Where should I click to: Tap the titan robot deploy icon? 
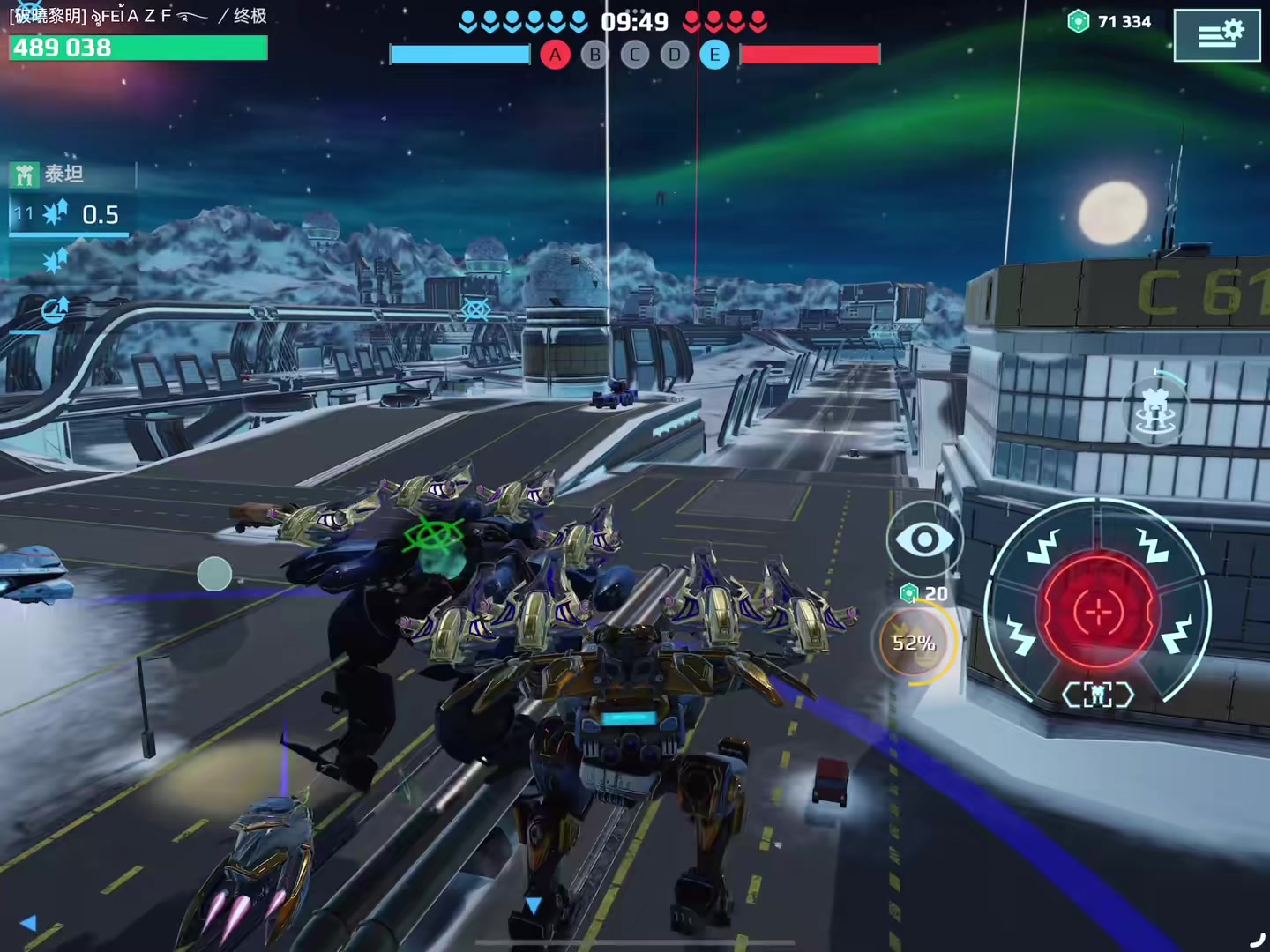(1154, 409)
